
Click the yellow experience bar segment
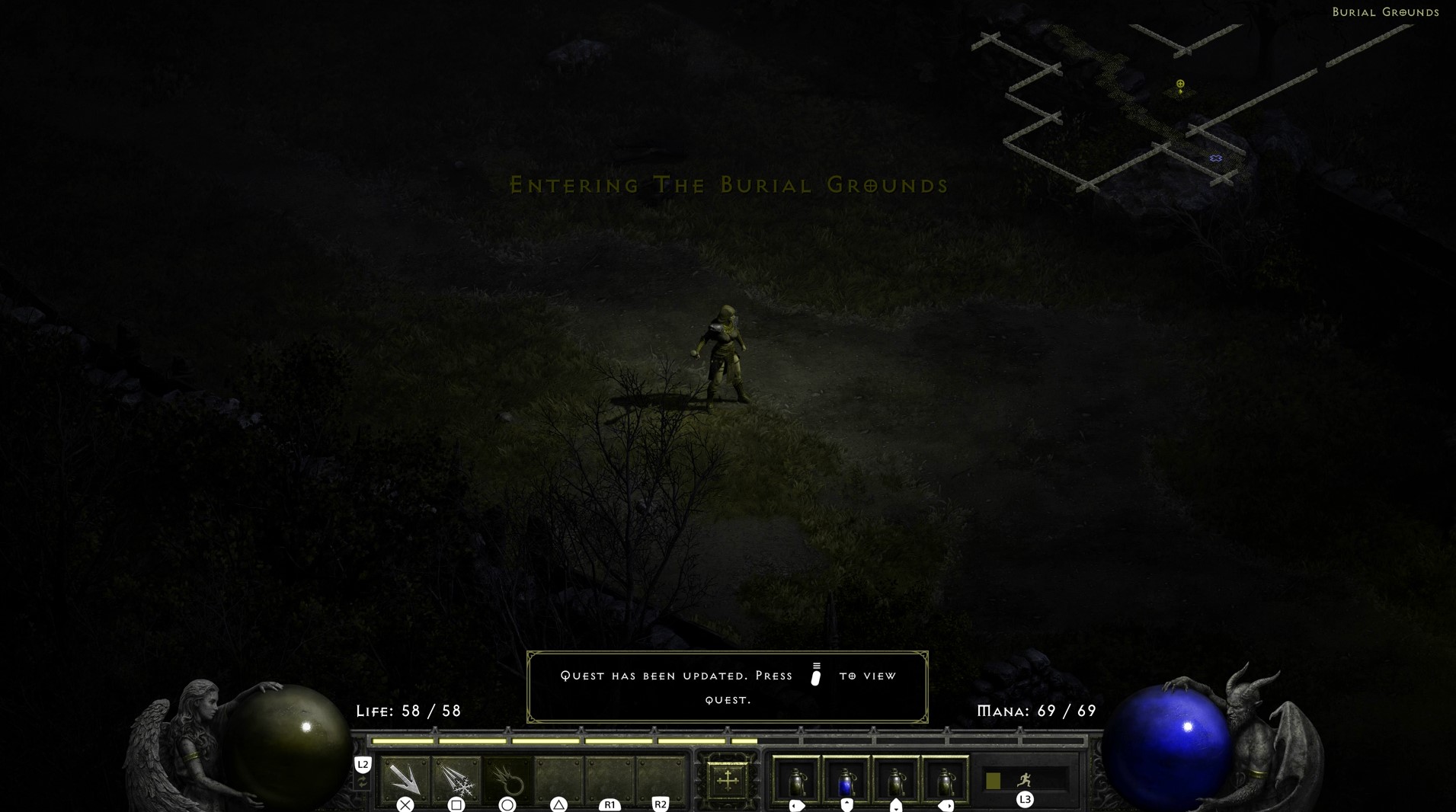click(x=556, y=739)
